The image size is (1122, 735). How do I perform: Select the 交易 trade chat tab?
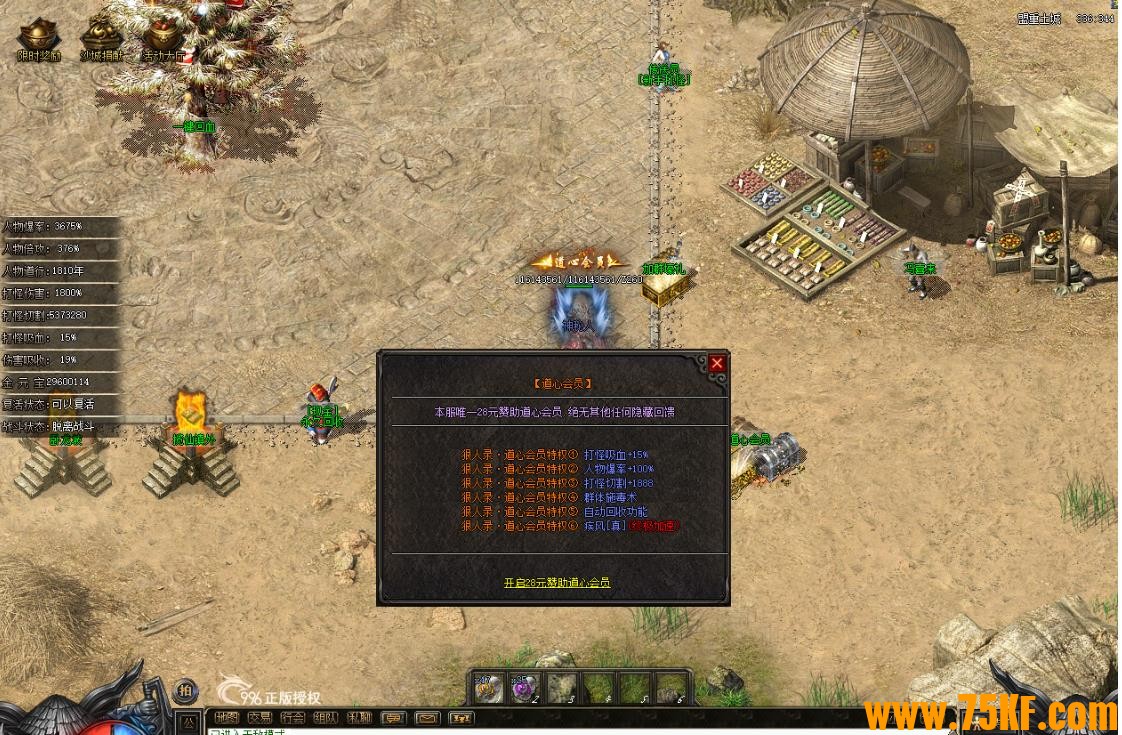260,718
